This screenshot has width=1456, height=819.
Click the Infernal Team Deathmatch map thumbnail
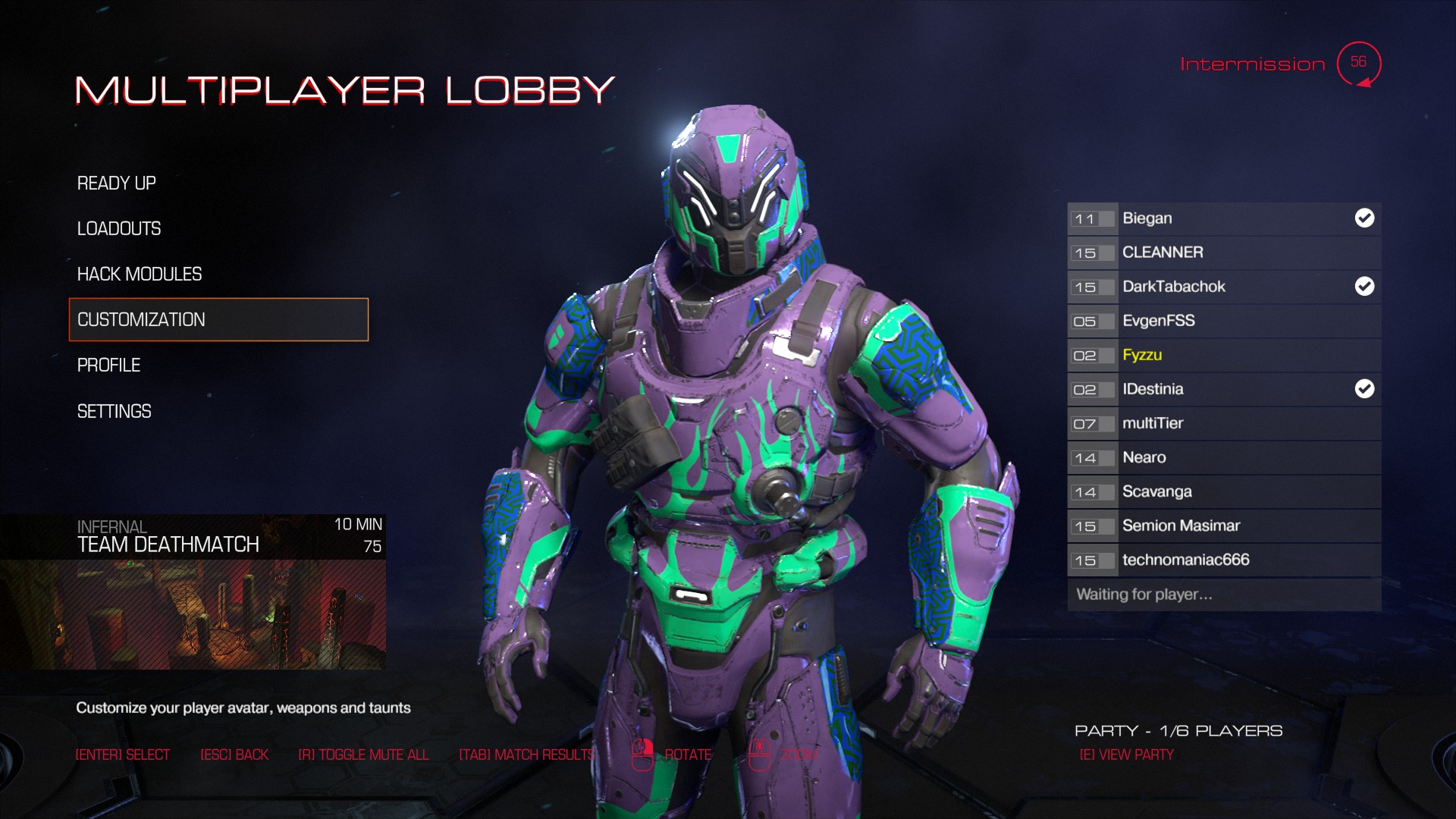193,613
